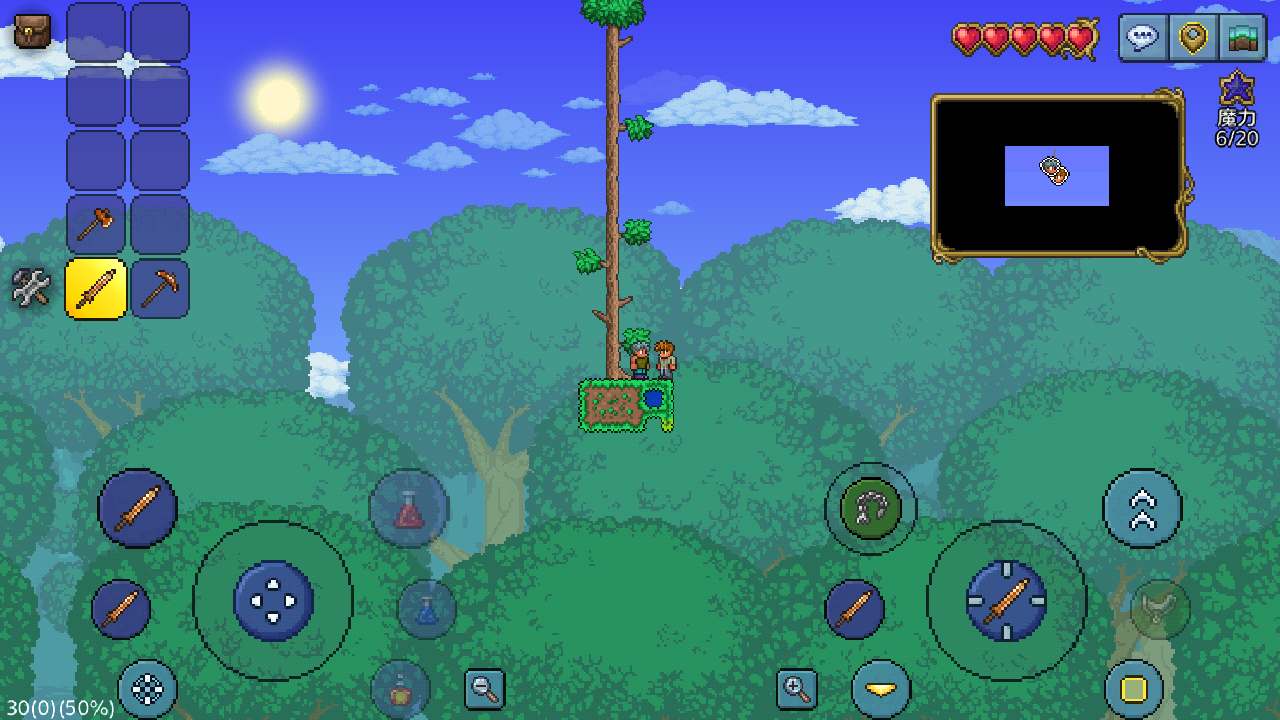
Task: Choose the copper pickaxe hotbar slot
Action: 160,289
